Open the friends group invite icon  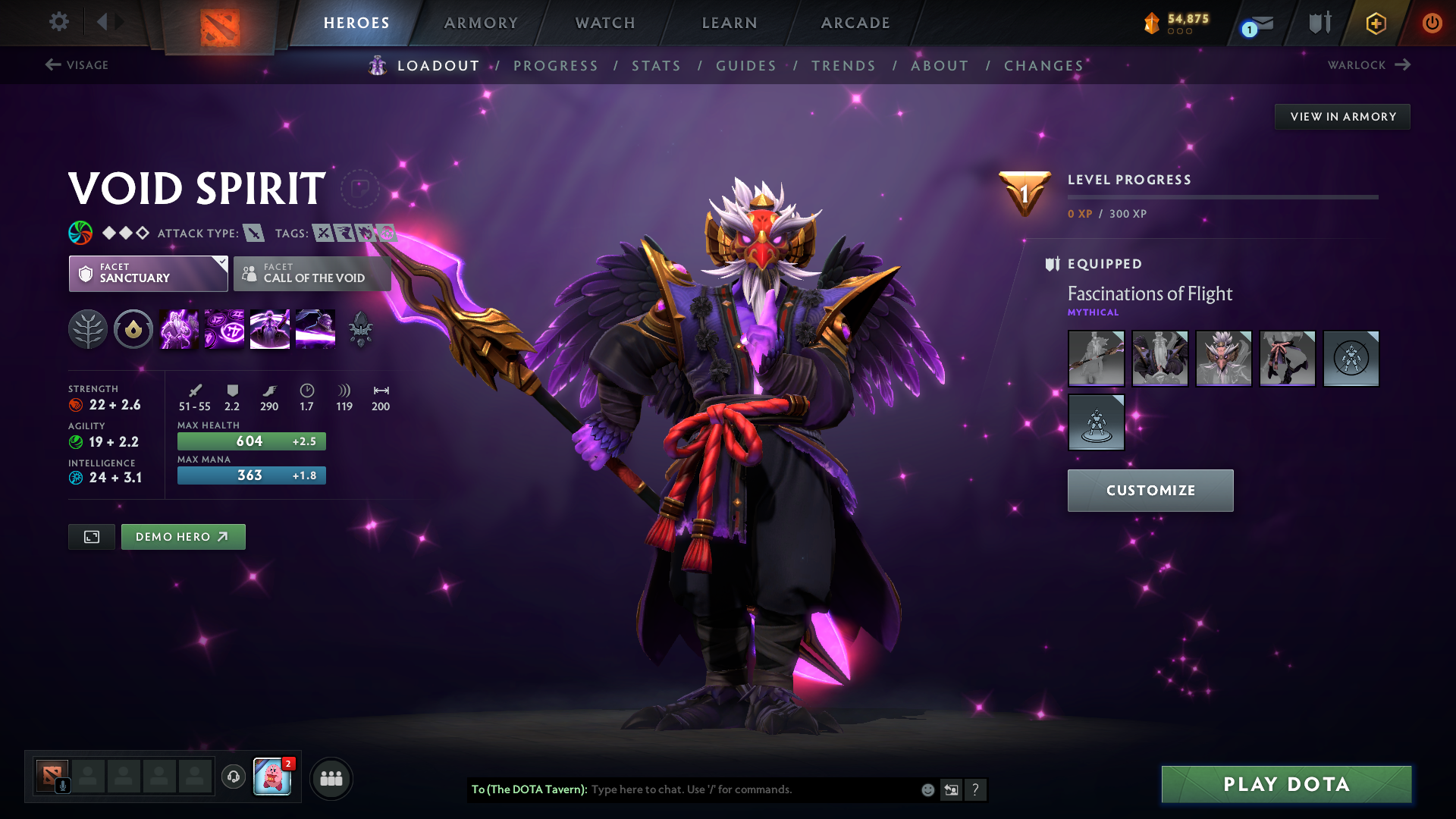[331, 778]
